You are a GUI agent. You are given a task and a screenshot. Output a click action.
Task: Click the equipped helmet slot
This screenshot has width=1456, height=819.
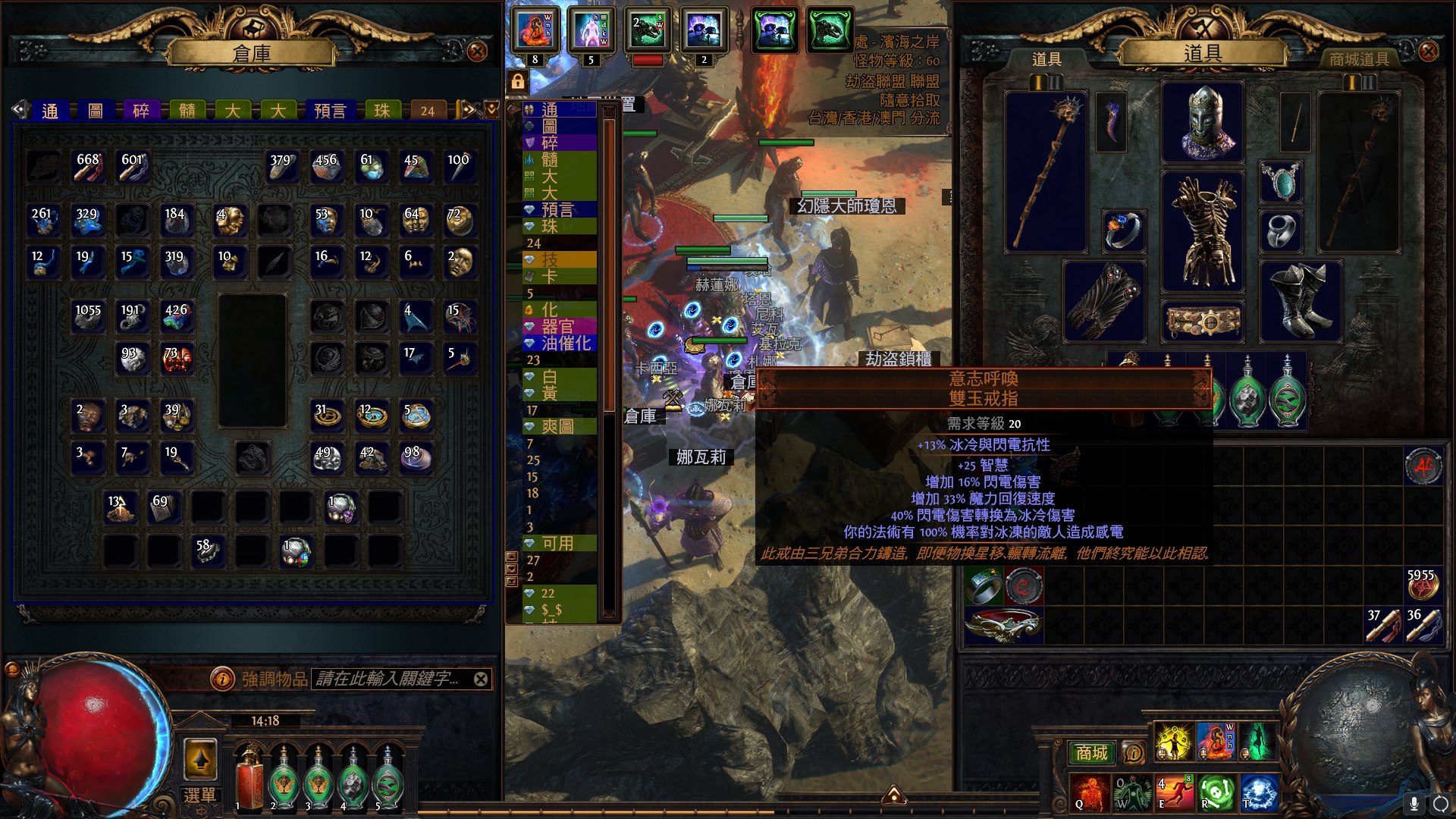click(x=1203, y=123)
